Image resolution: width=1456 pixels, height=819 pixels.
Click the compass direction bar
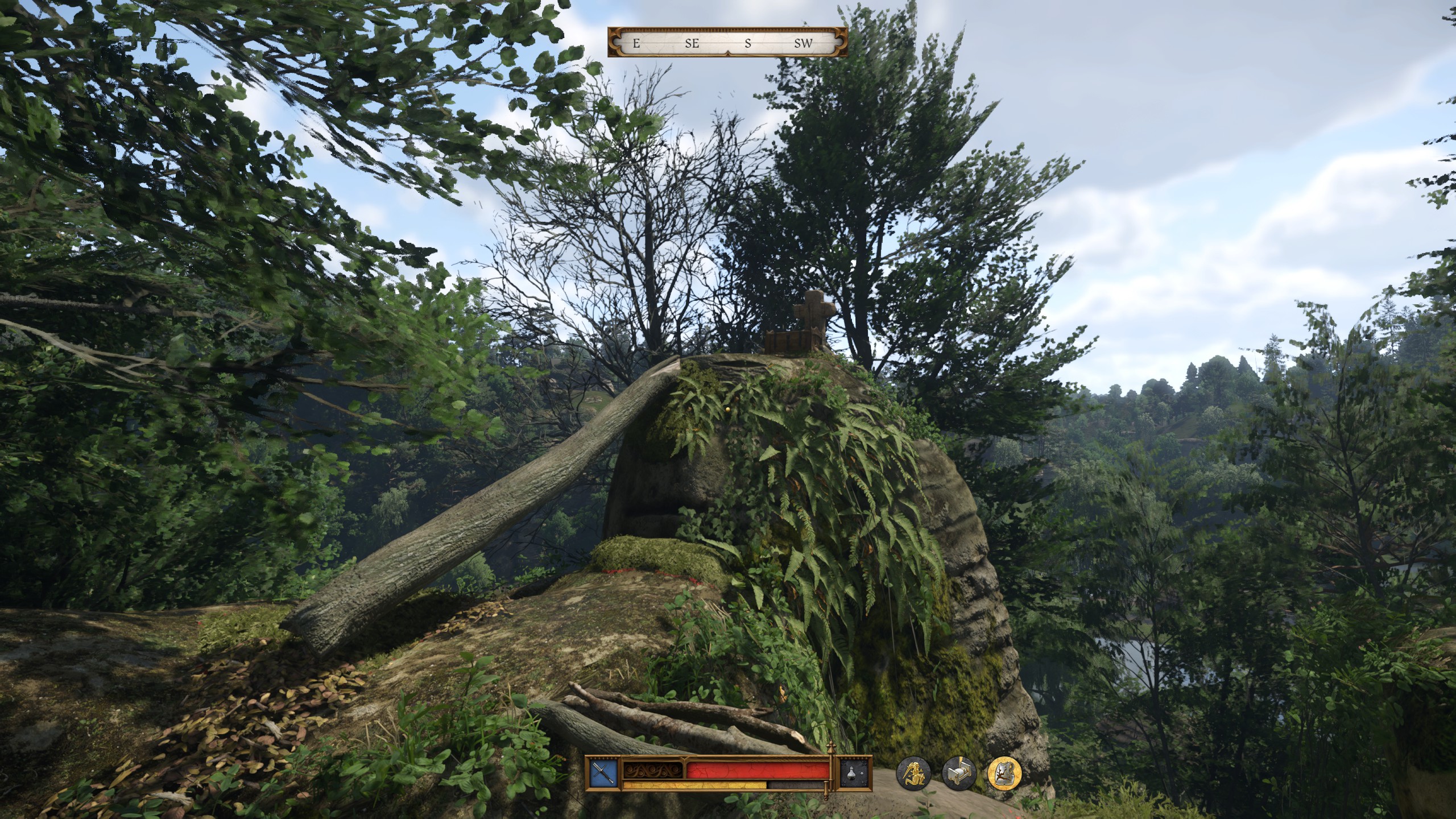tap(727, 43)
